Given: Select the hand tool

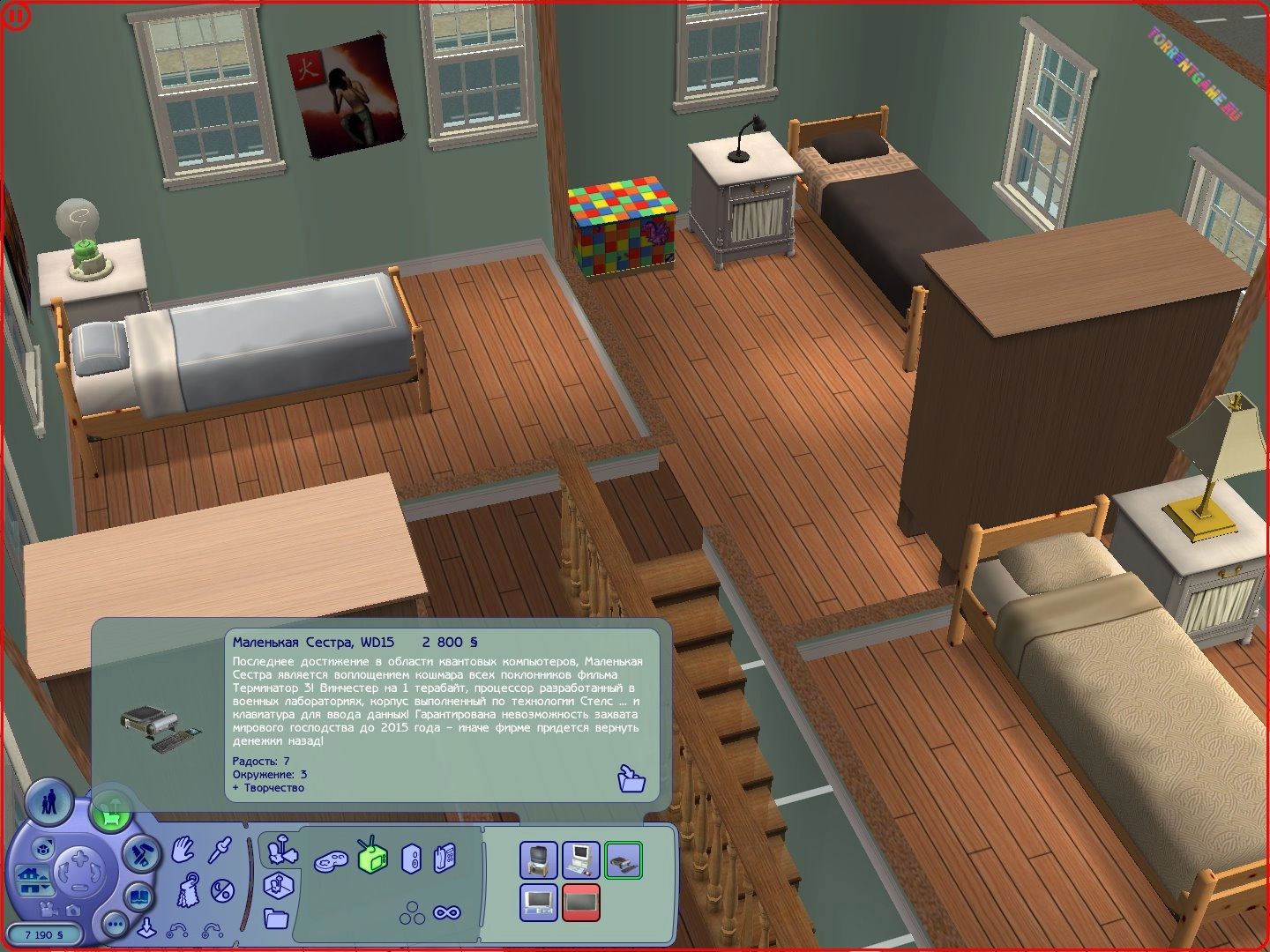Looking at the screenshot, I should point(183,849).
